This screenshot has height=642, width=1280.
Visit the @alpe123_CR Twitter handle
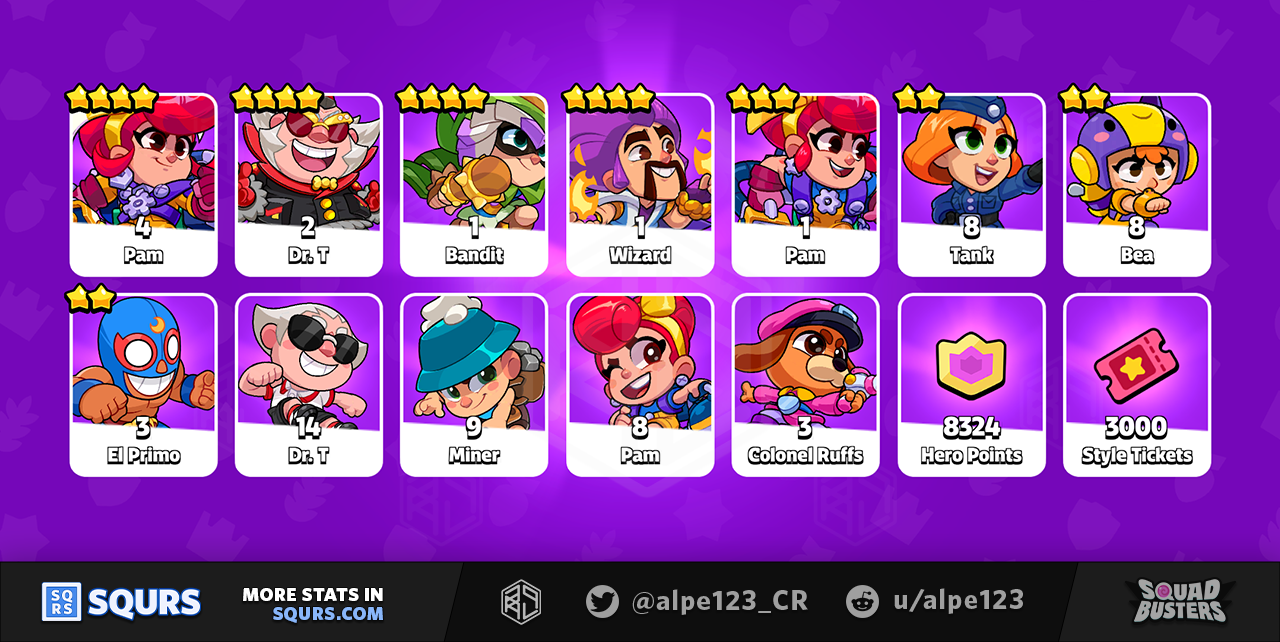point(696,601)
